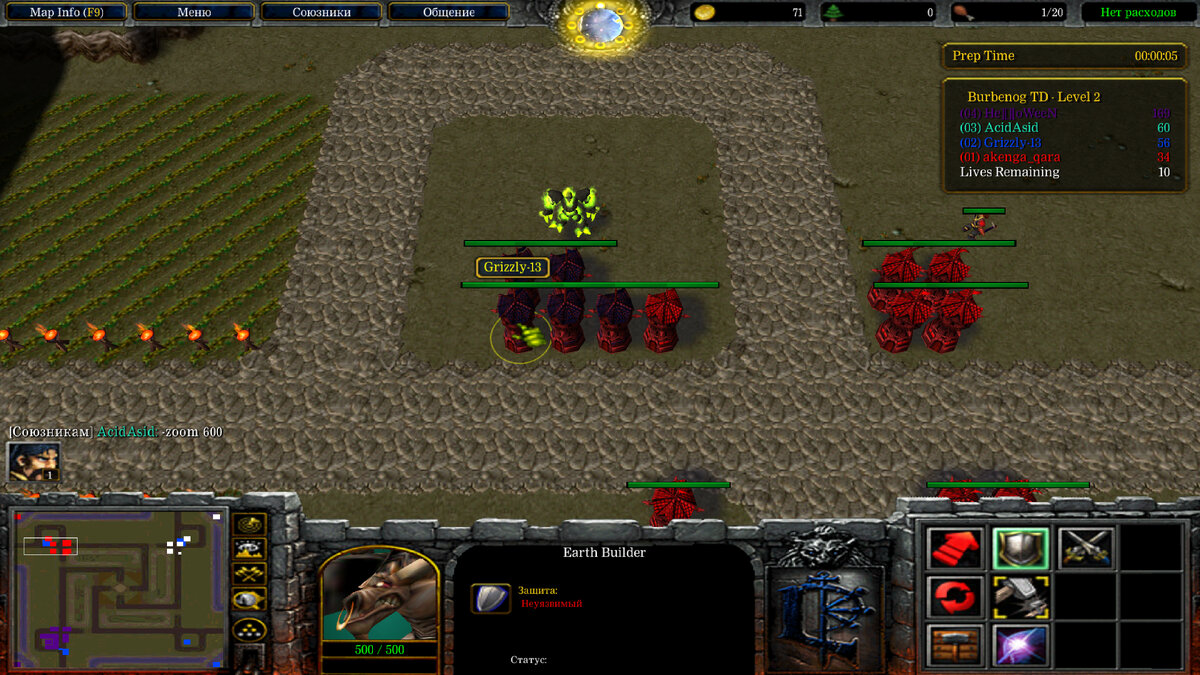Viewport: 1200px width, 675px height.
Task: Open the Общение chat log menu
Action: point(448,12)
